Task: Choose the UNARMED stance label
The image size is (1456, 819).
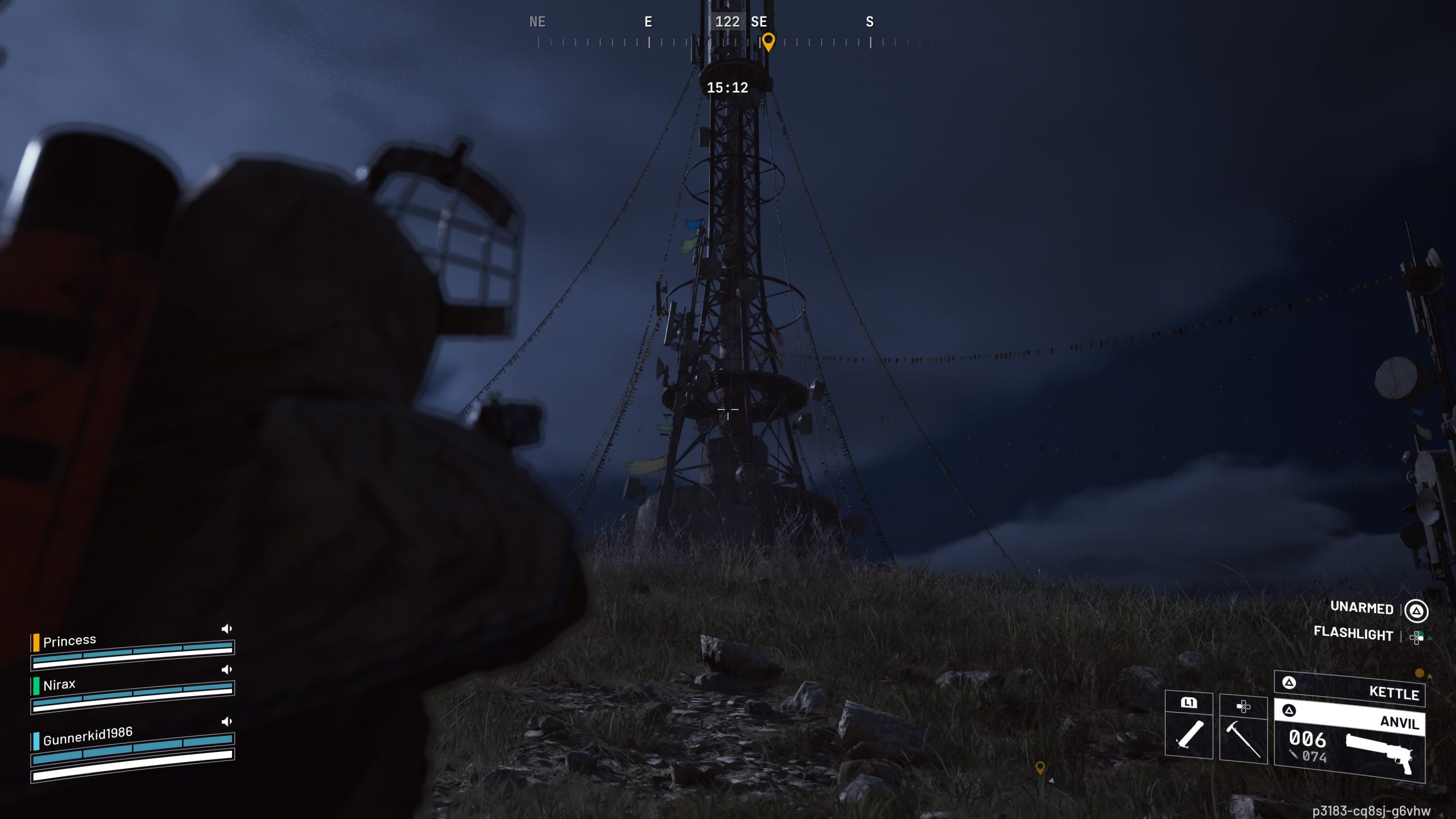Action: pos(1362,608)
